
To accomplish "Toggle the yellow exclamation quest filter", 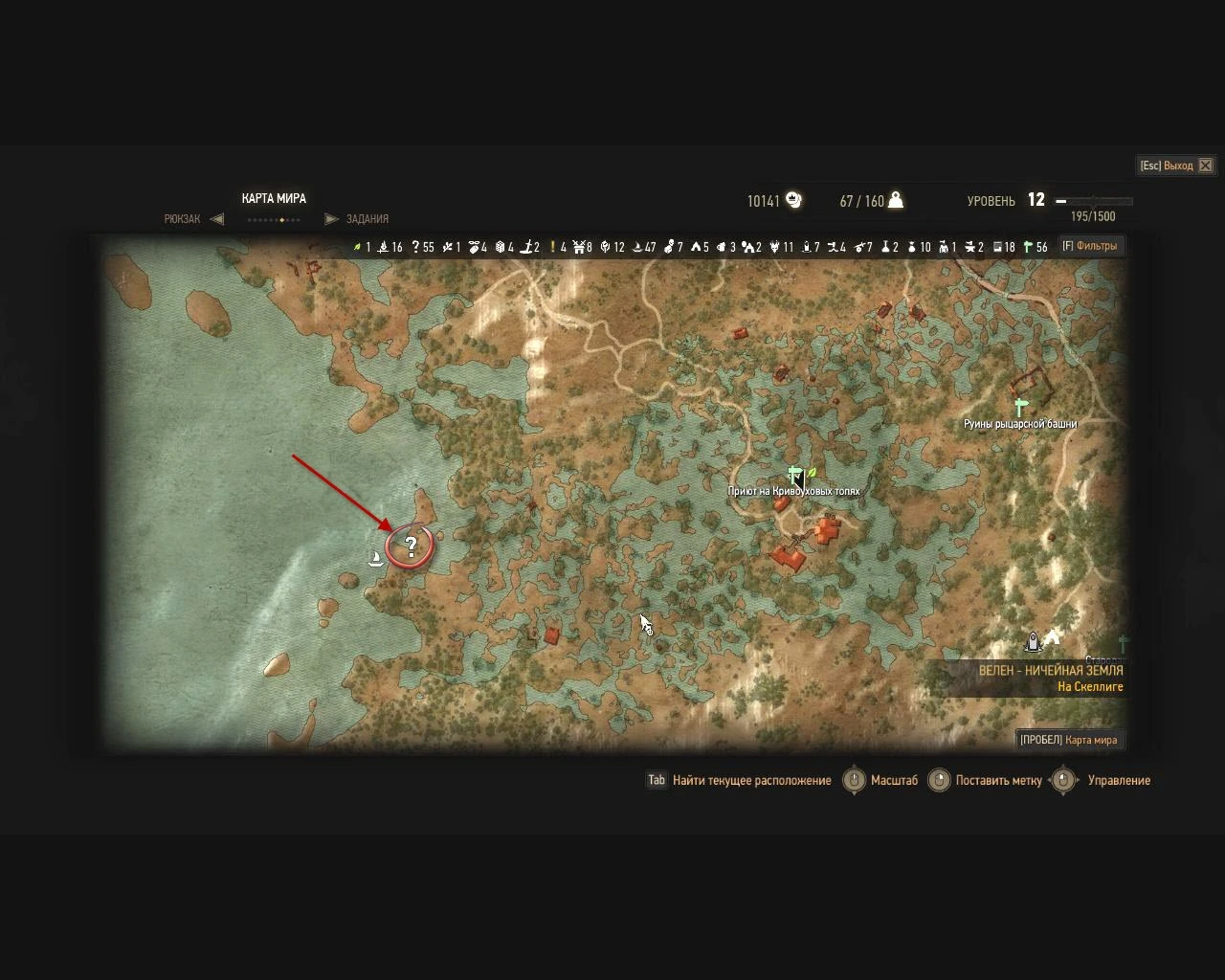I will point(553,247).
